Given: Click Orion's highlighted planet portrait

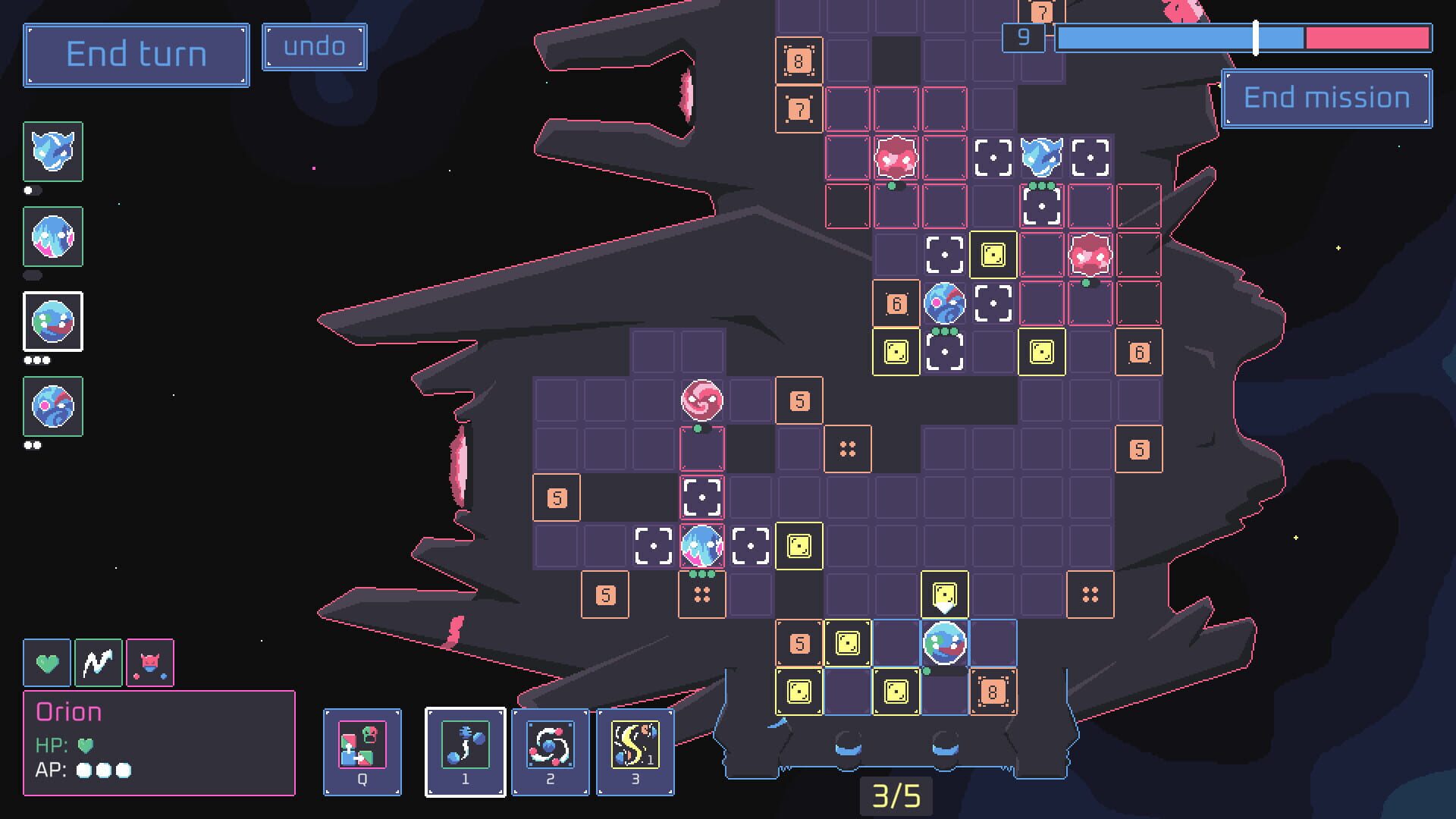Looking at the screenshot, I should coord(52,322).
